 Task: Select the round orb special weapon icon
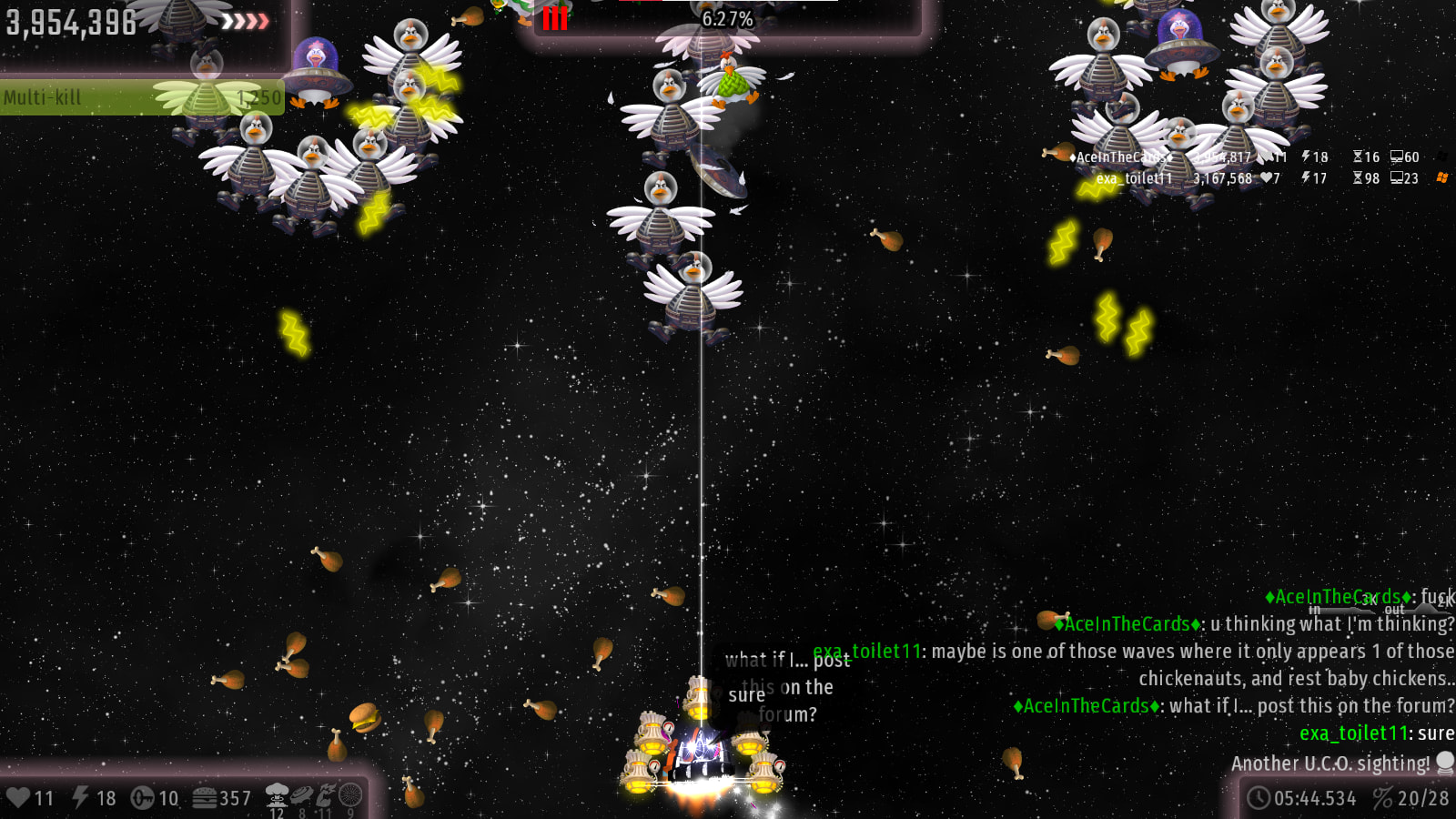350,795
